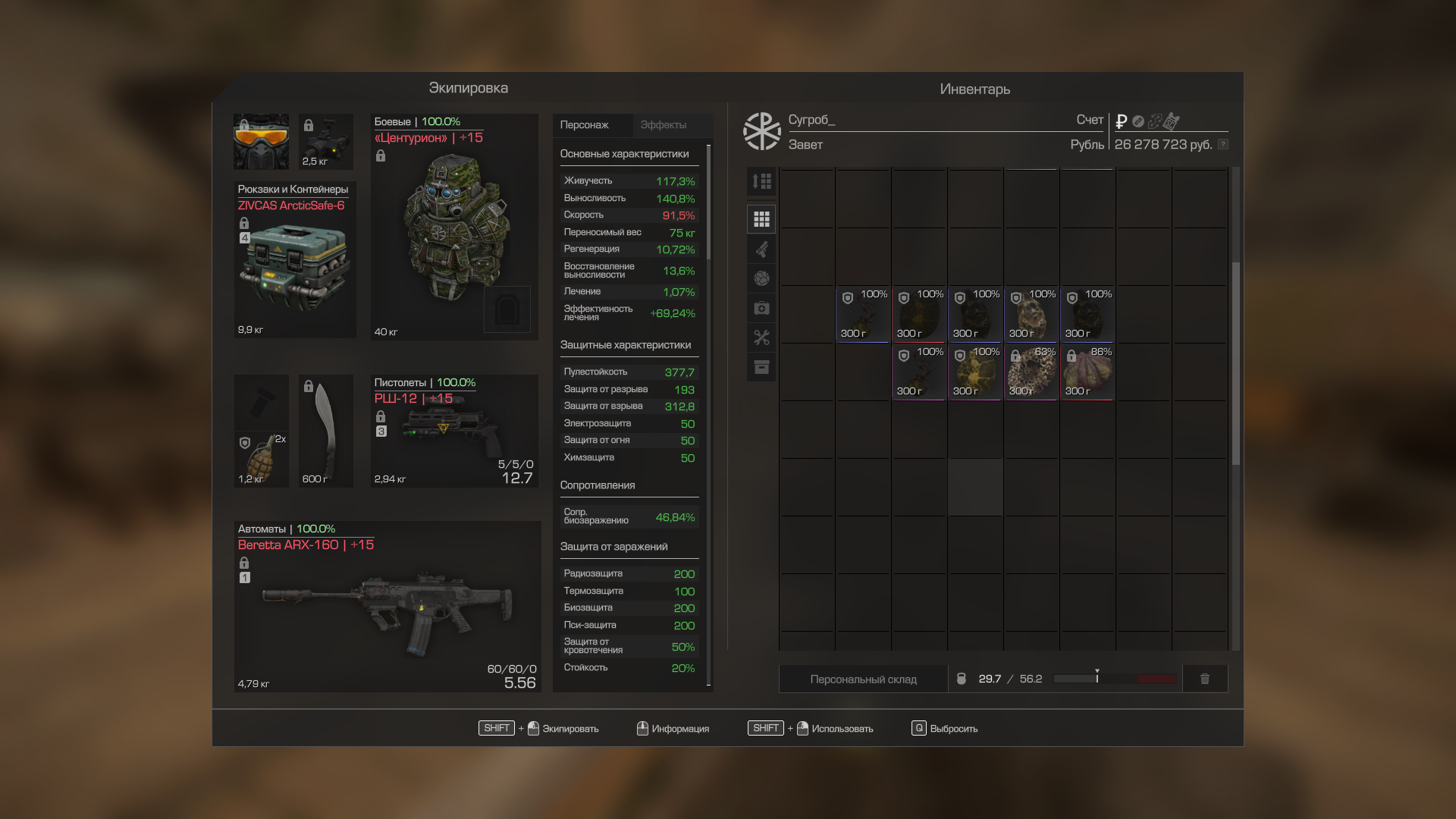
Task: Open the Персонаж stats tab
Action: (585, 125)
